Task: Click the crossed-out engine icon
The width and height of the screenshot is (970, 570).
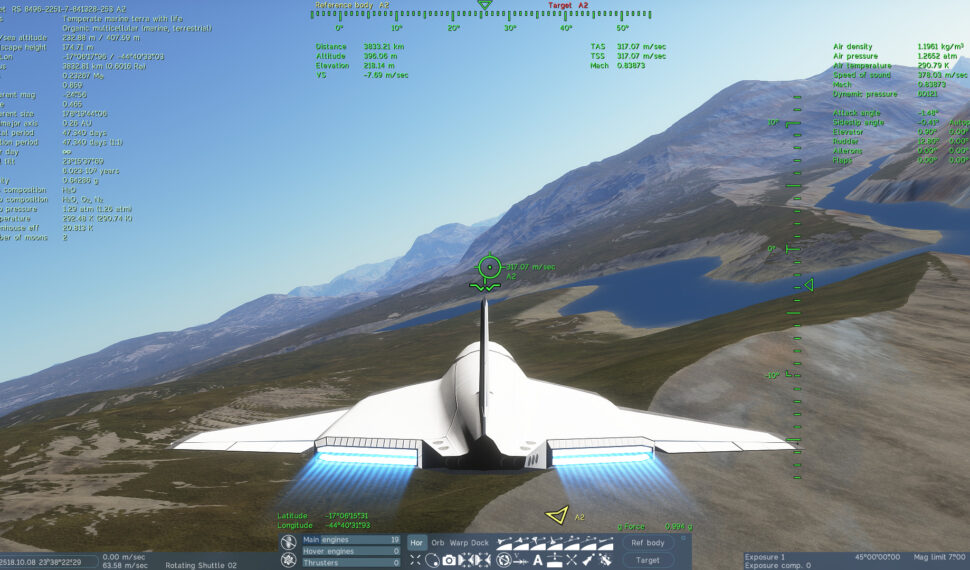Action: 288,541
